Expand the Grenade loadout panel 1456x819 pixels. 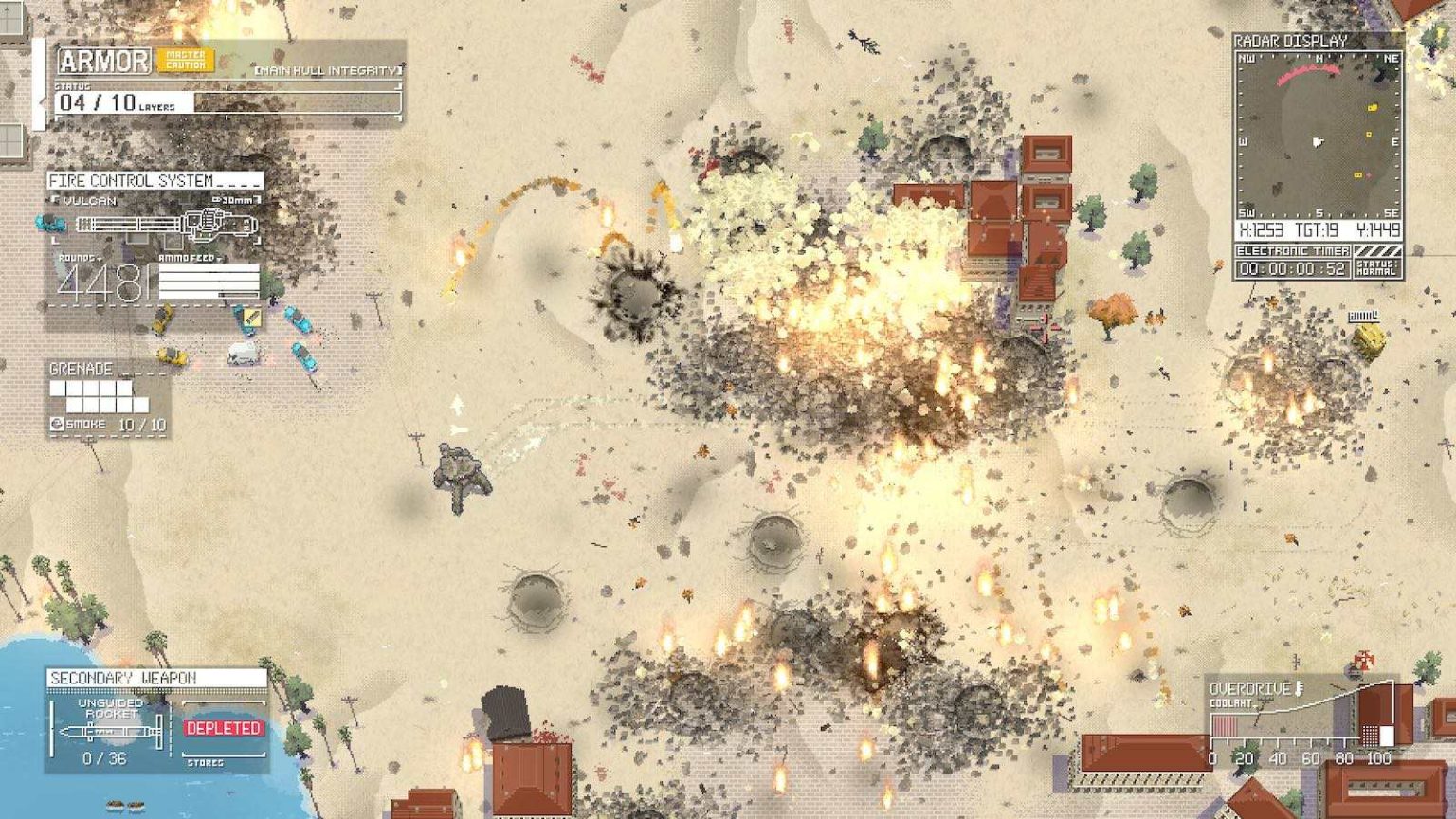81,369
